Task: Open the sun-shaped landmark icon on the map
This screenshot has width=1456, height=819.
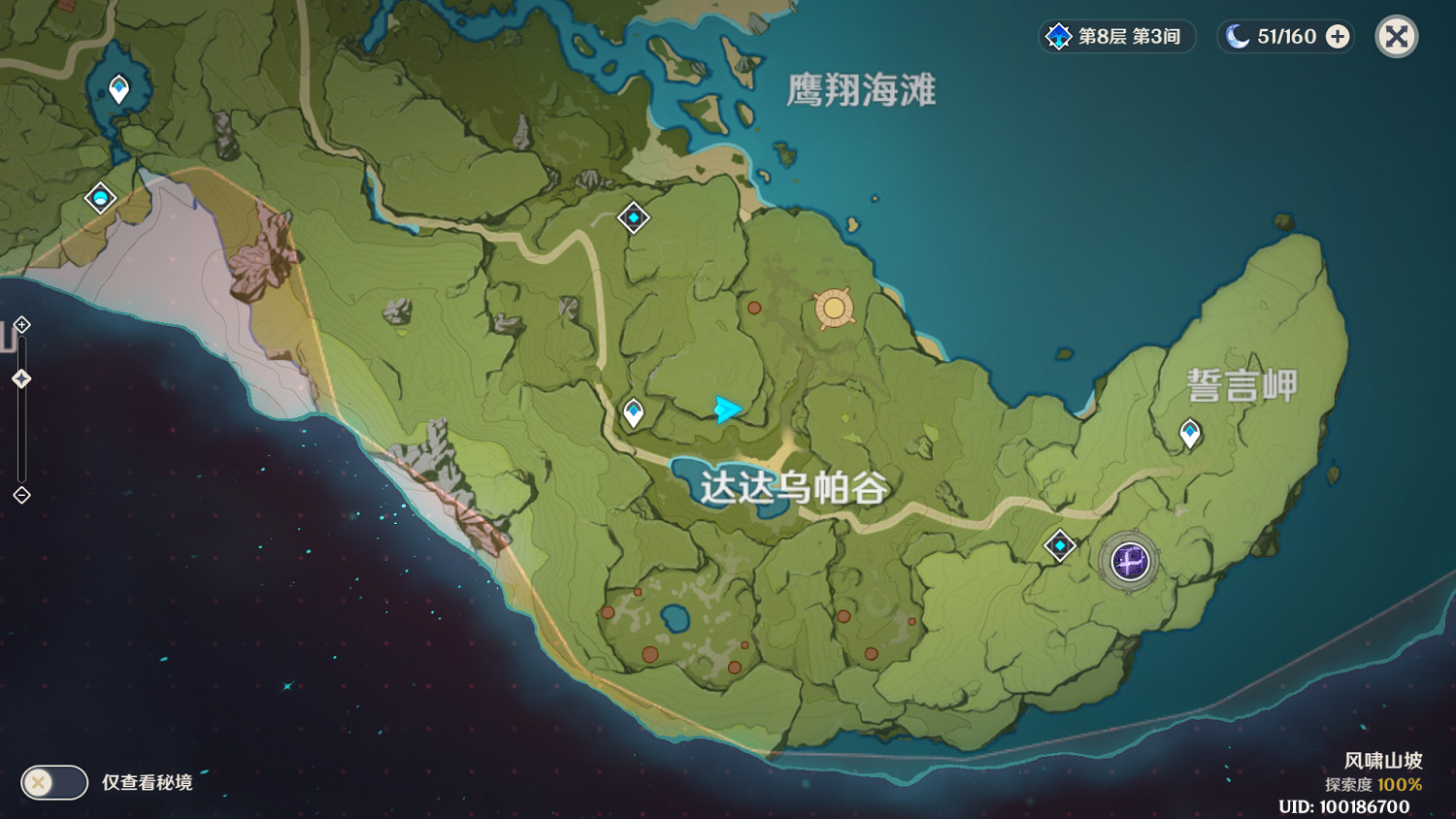Action: pos(832,307)
